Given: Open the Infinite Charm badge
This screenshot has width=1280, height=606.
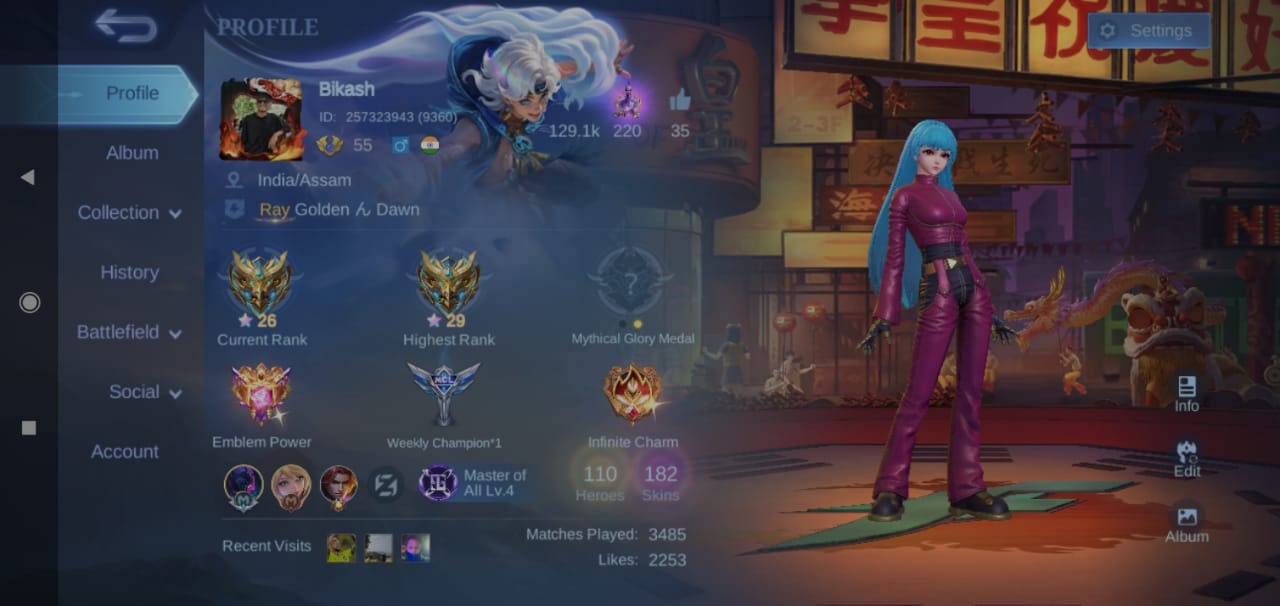Looking at the screenshot, I should [x=632, y=394].
